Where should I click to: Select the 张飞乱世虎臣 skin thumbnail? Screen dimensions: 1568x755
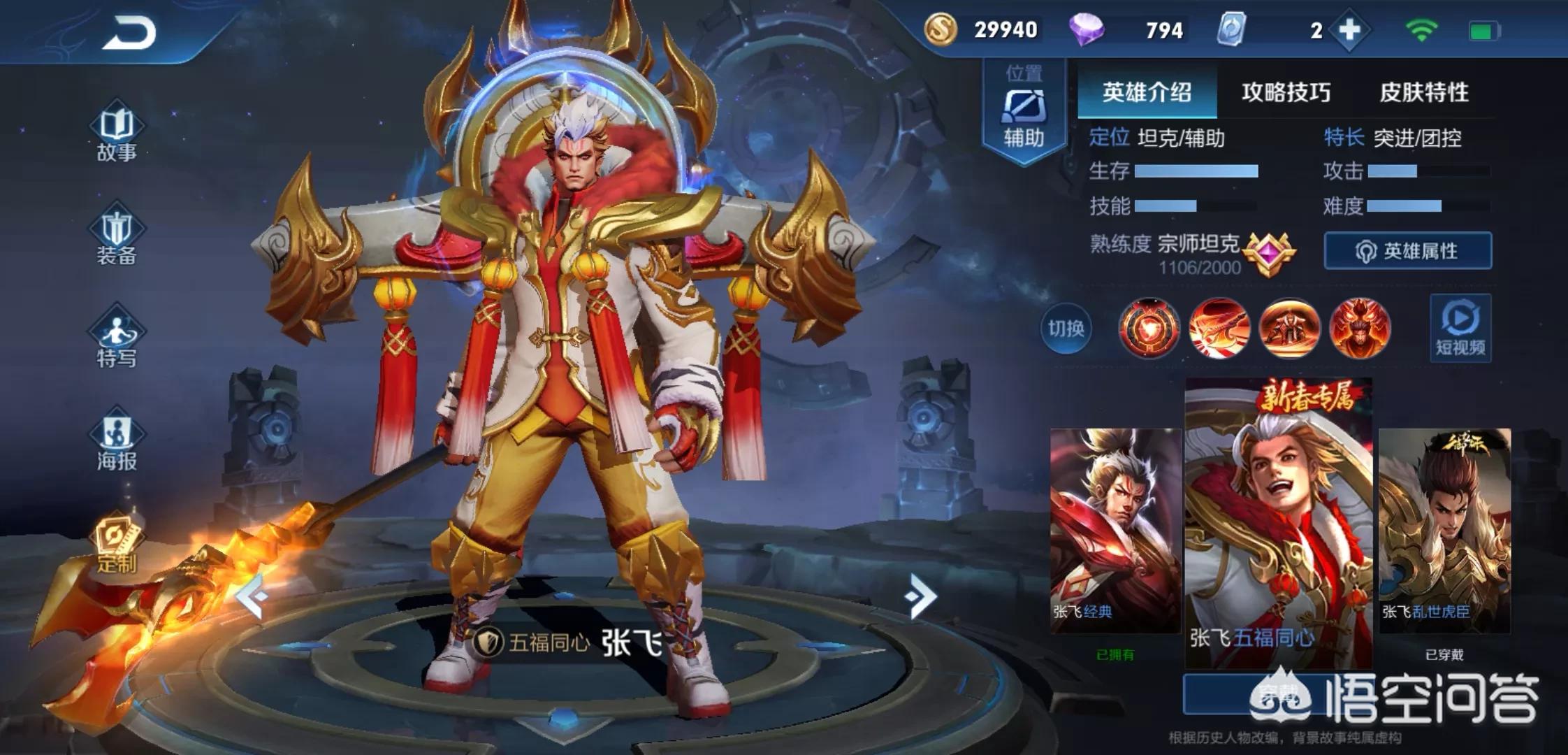[1444, 531]
